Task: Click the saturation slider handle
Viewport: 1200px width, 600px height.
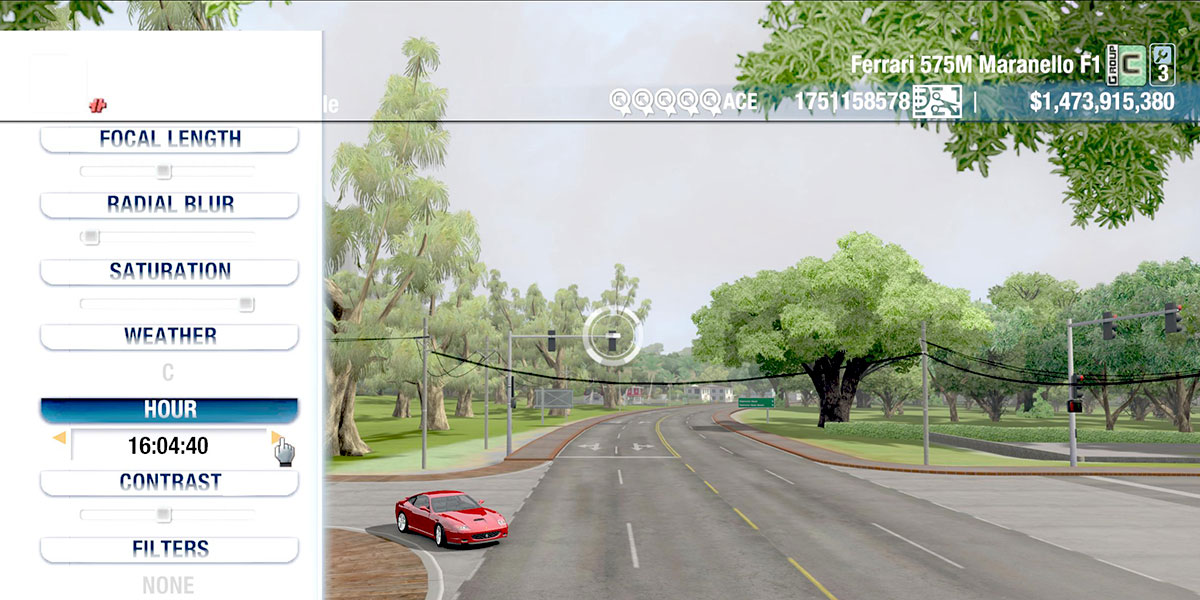Action: 246,304
